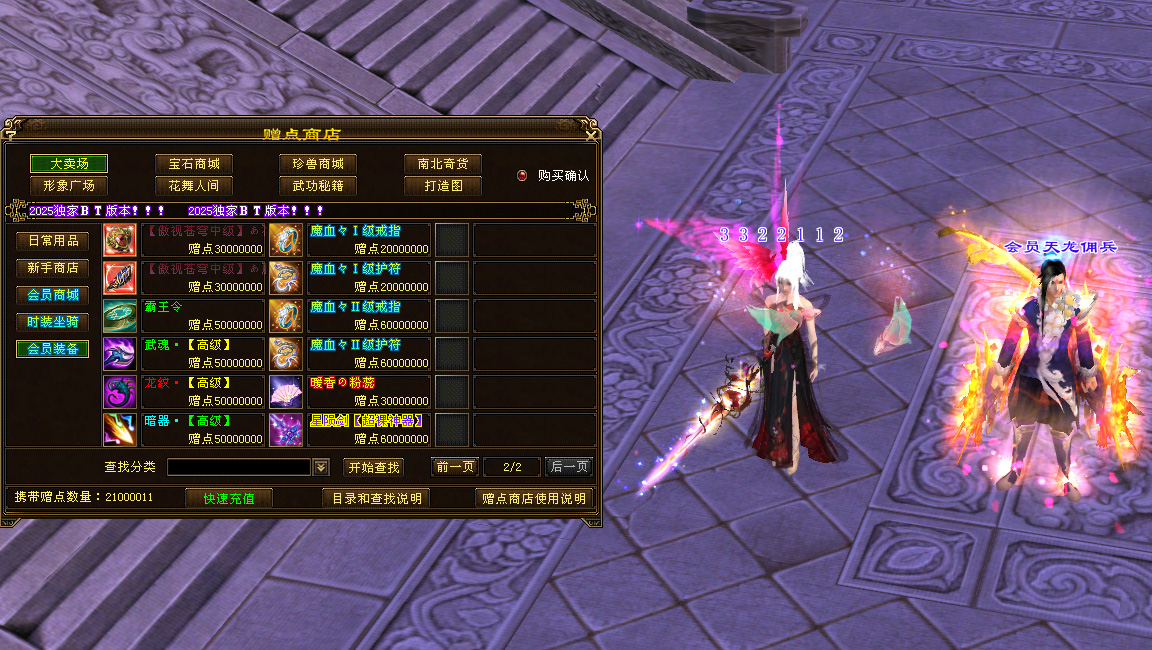This screenshot has width=1152, height=650.
Task: Open the 宝石商城 tab
Action: (x=193, y=163)
